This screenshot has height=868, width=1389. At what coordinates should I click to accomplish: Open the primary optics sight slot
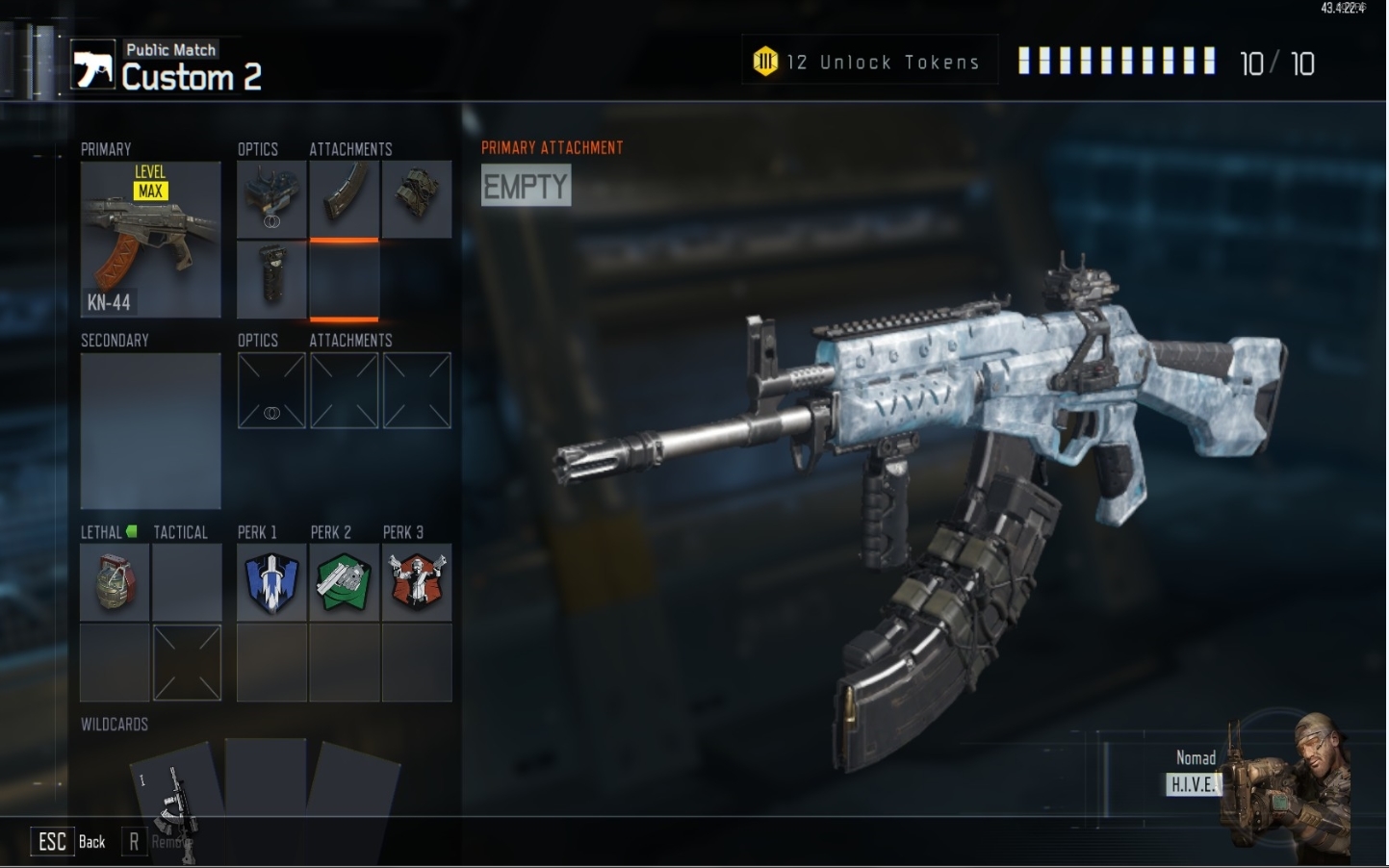pyautogui.click(x=271, y=199)
